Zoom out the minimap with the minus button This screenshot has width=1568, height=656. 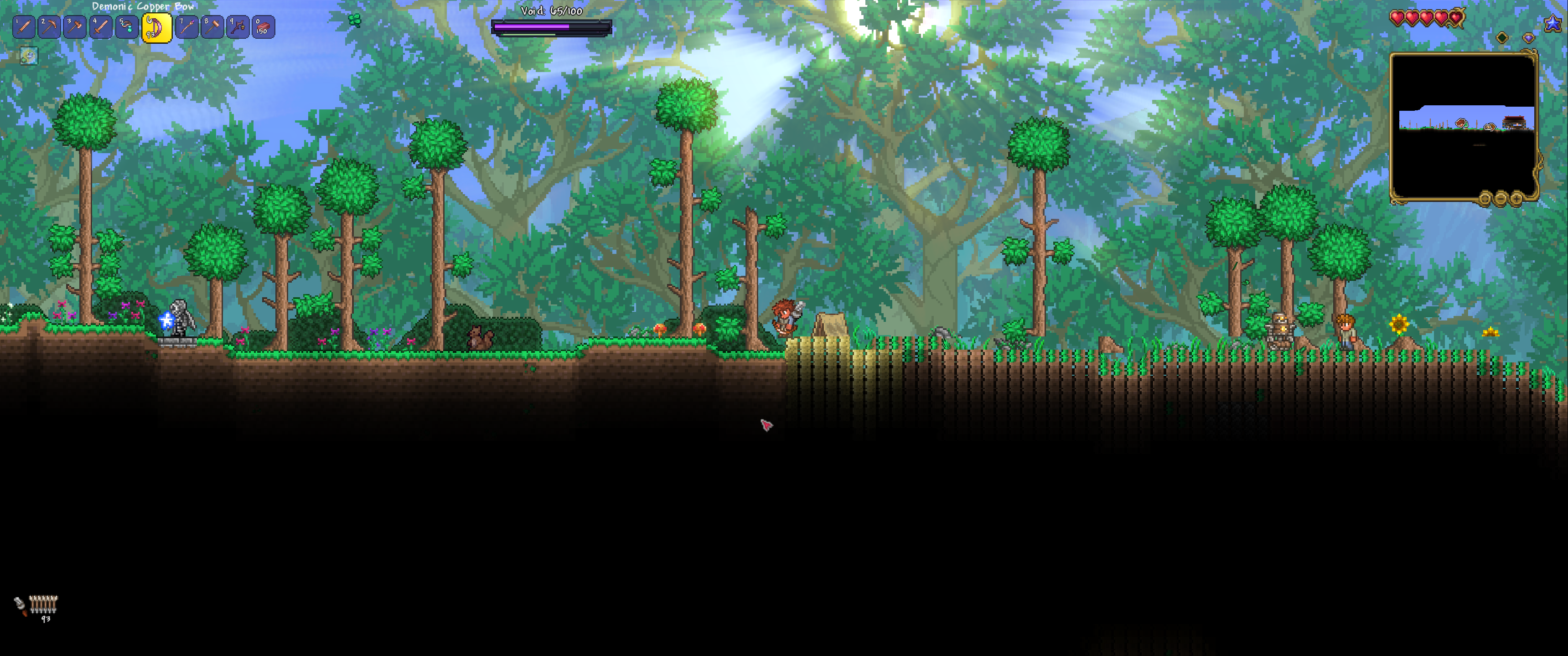pyautogui.click(x=1501, y=198)
